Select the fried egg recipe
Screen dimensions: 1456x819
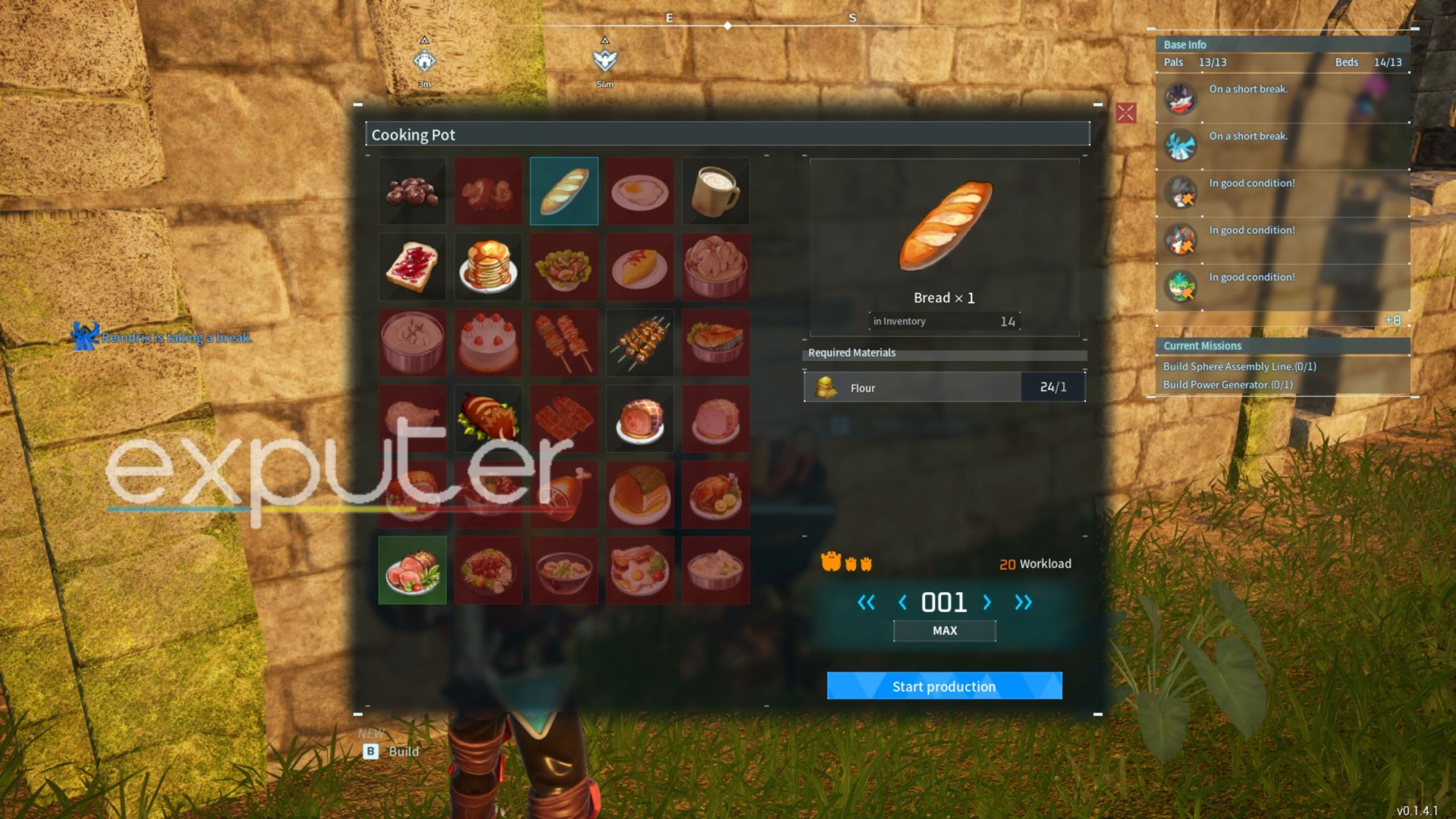pos(640,191)
